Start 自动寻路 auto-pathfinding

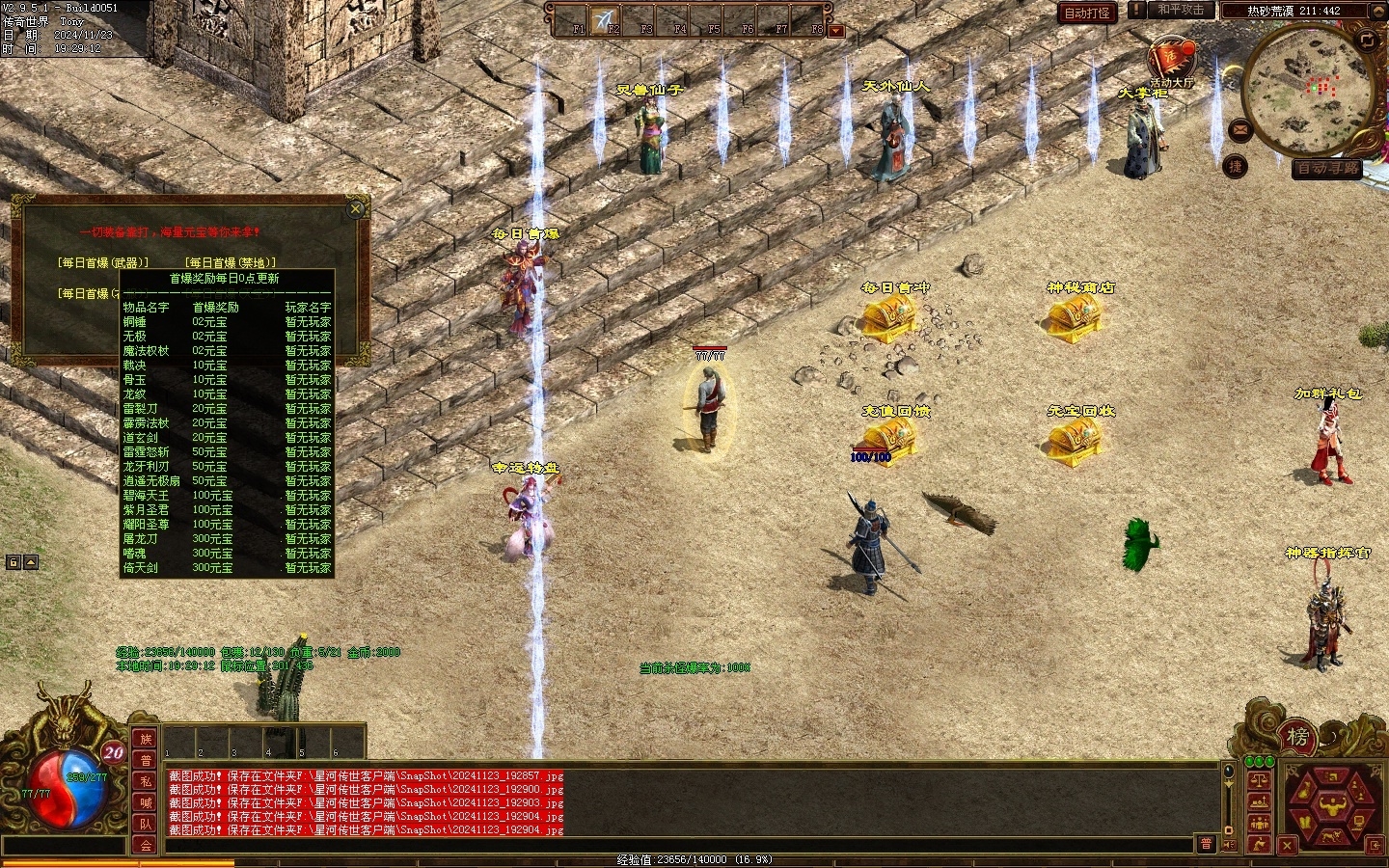1327,168
